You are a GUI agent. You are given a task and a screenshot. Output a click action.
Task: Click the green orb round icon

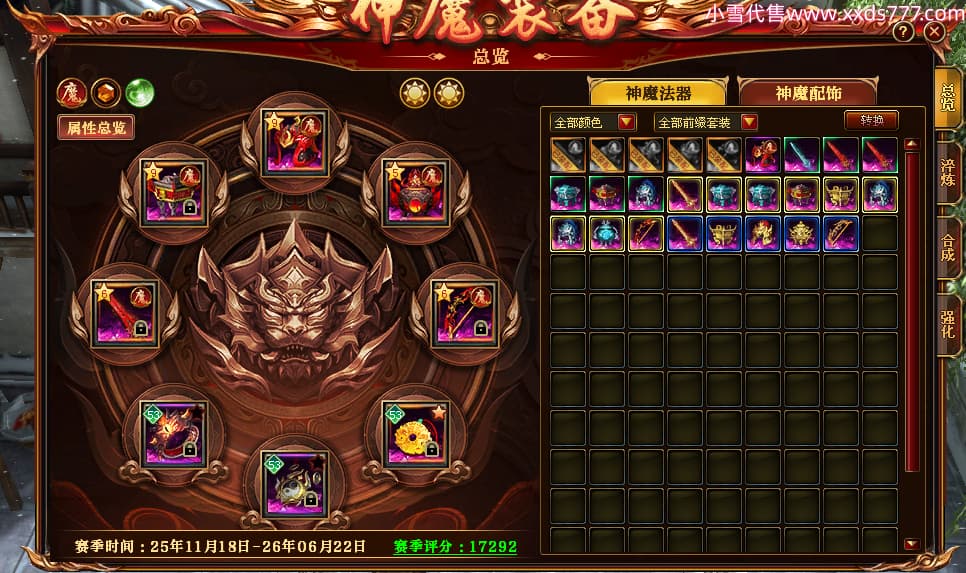tap(139, 92)
